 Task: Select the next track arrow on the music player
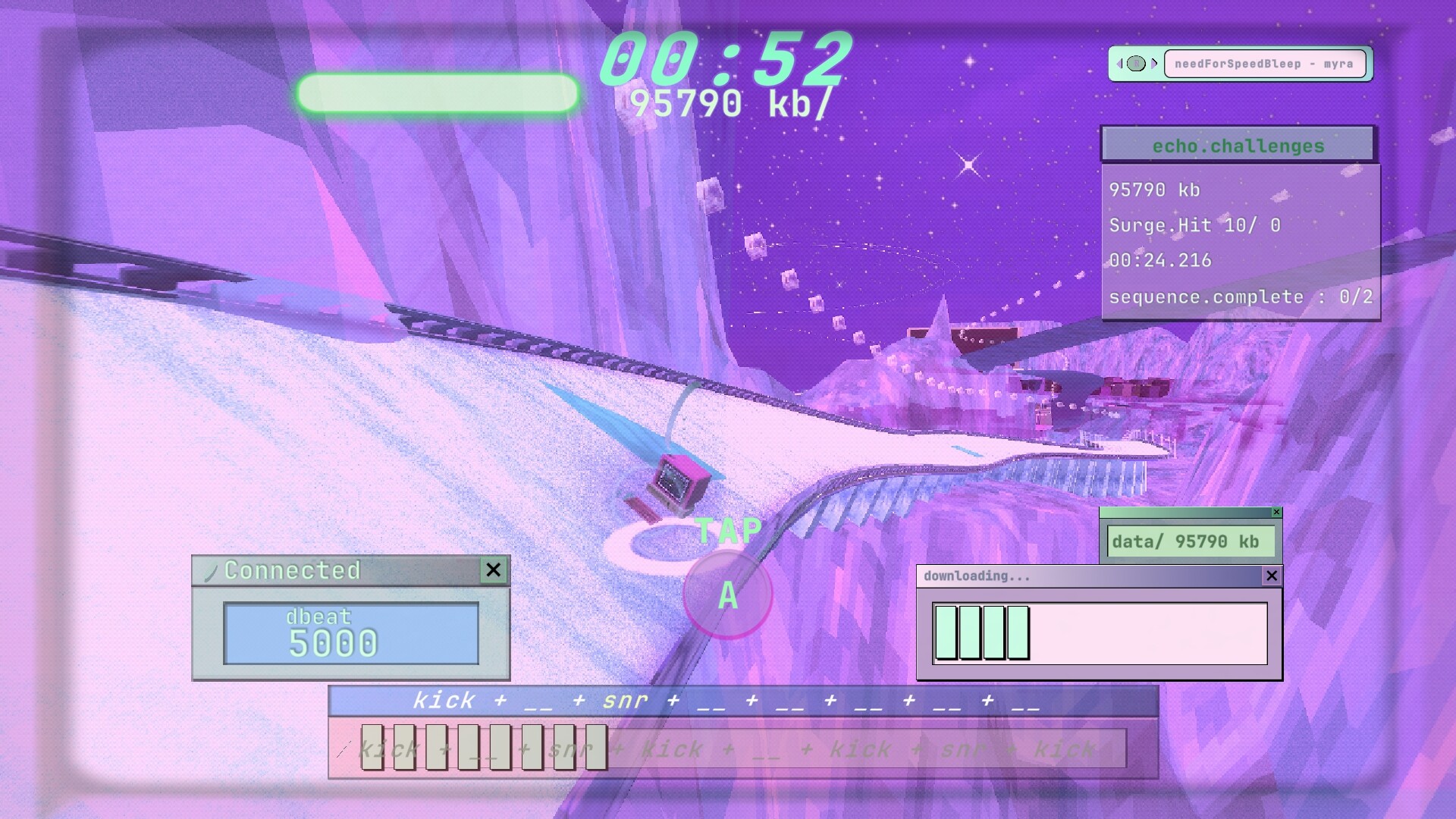tap(1155, 64)
